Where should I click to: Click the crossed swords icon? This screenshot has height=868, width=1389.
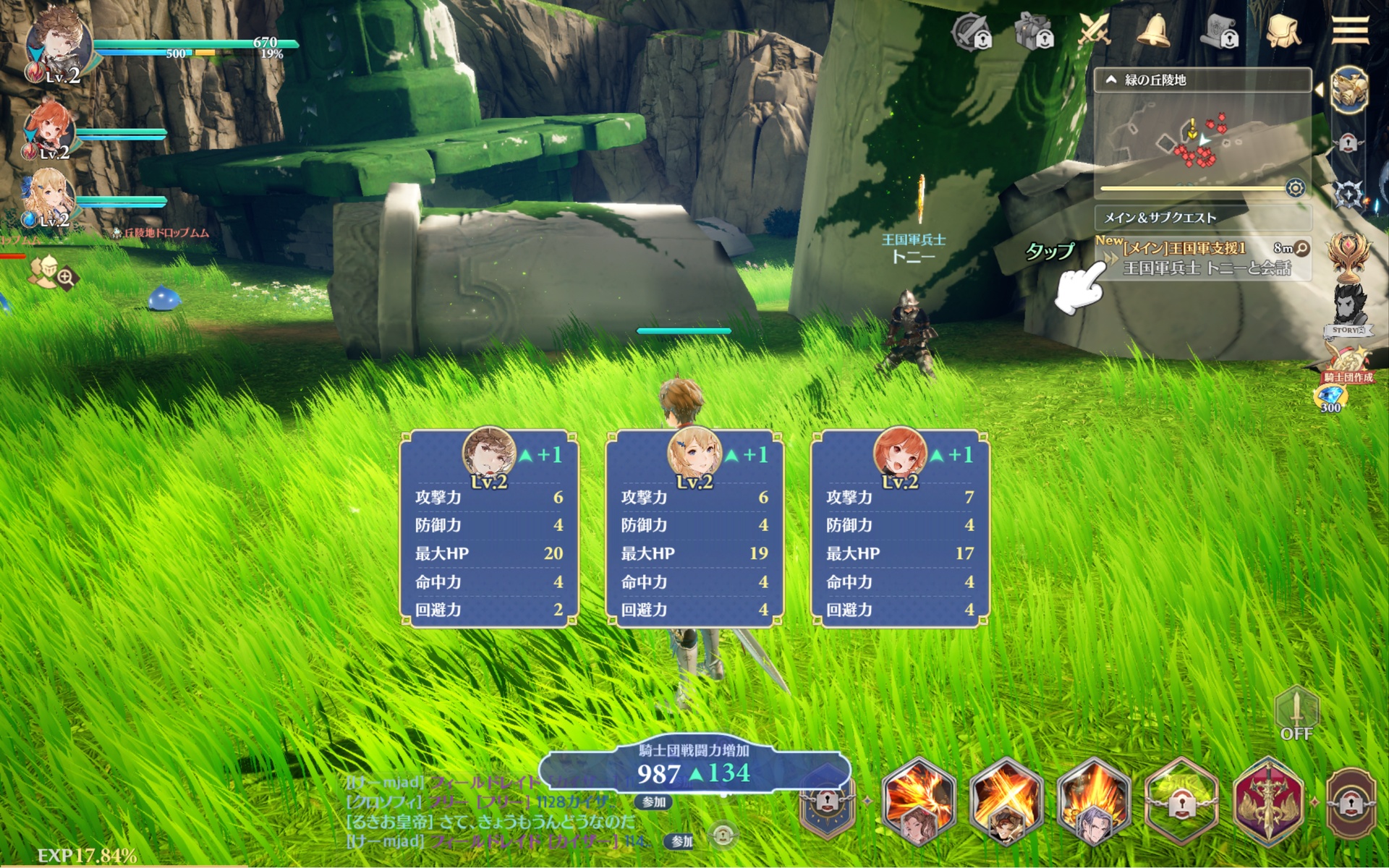coord(1094,32)
